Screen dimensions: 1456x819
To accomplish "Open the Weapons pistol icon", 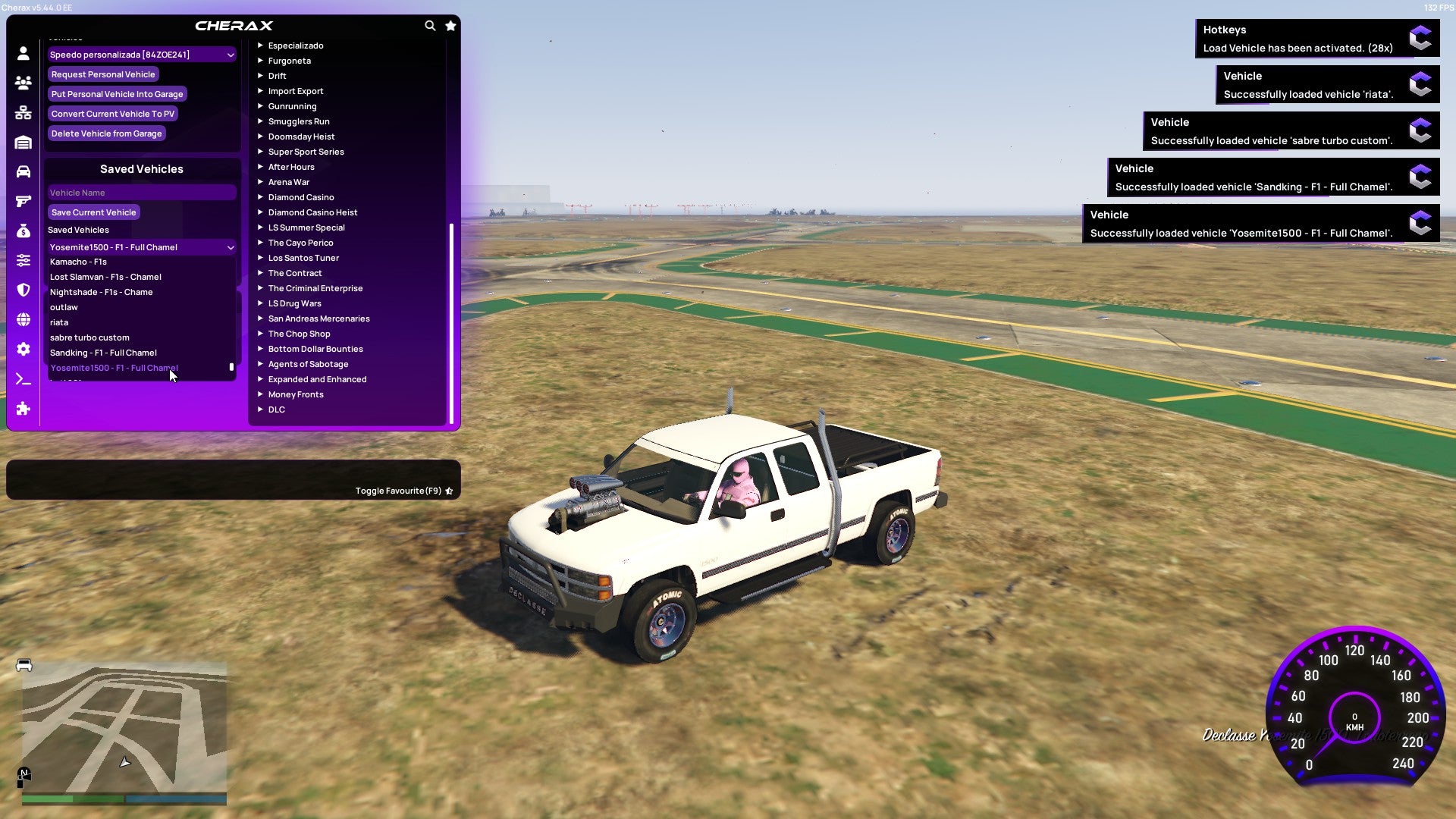I will 23,200.
